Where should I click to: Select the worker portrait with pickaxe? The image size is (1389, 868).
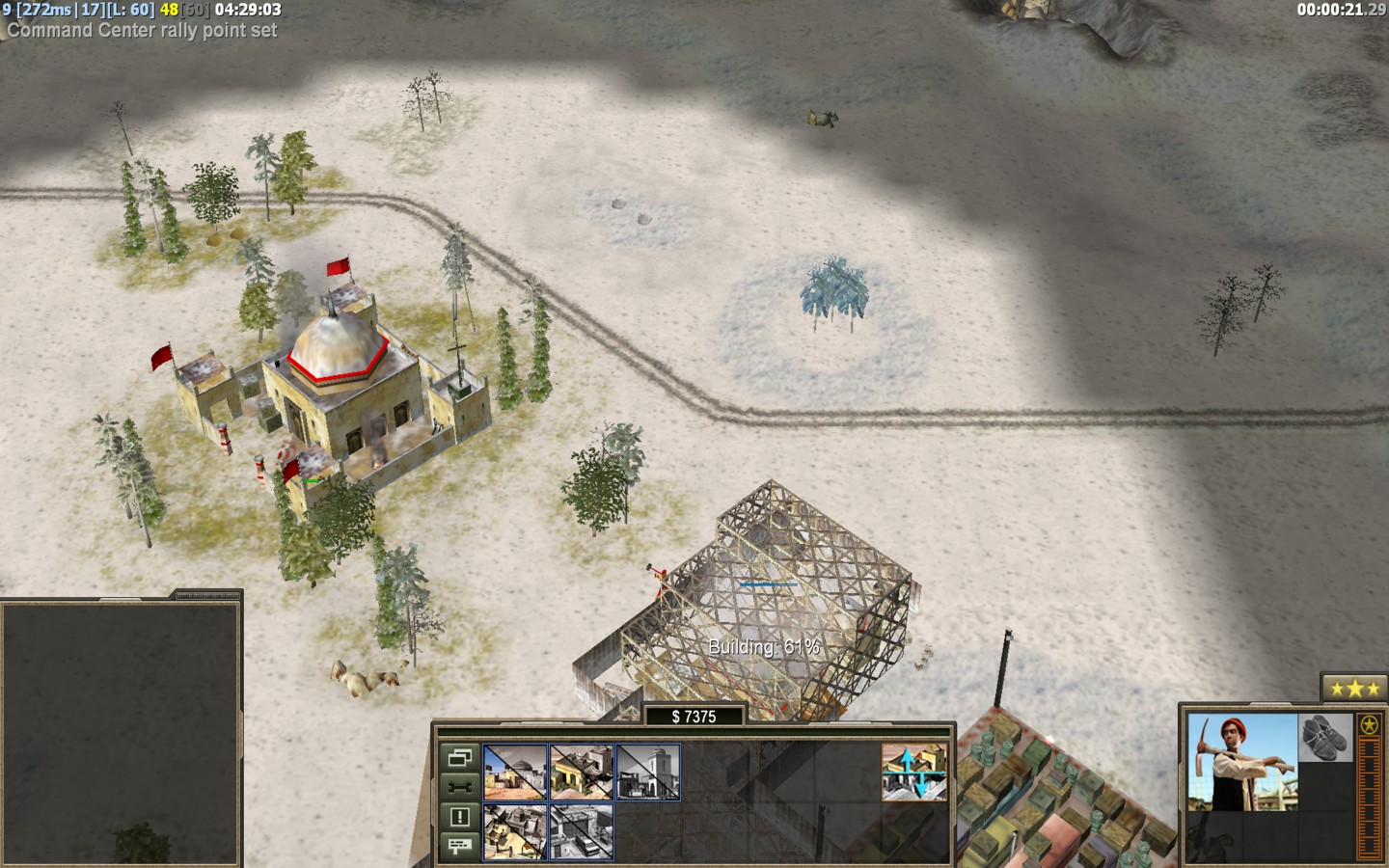(x=1242, y=762)
